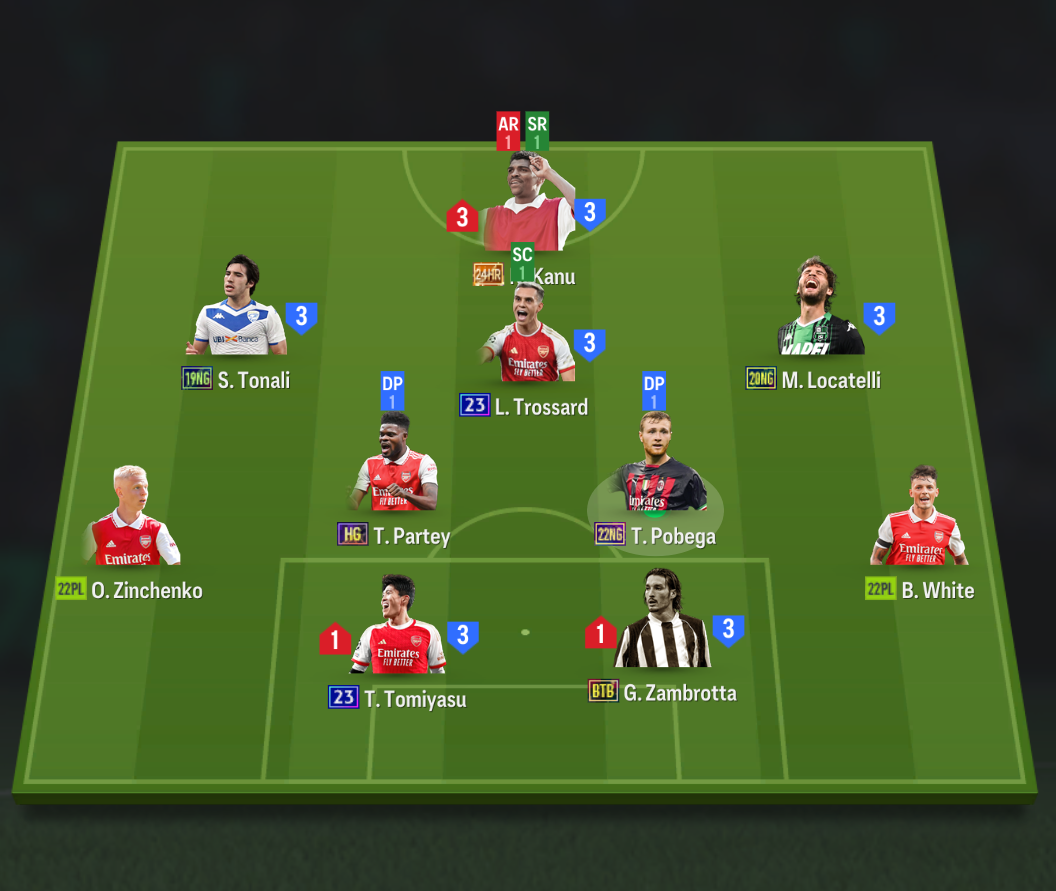Viewport: 1056px width, 891px height.
Task: Choose O. Zinchenko at left back
Action: pos(132,522)
